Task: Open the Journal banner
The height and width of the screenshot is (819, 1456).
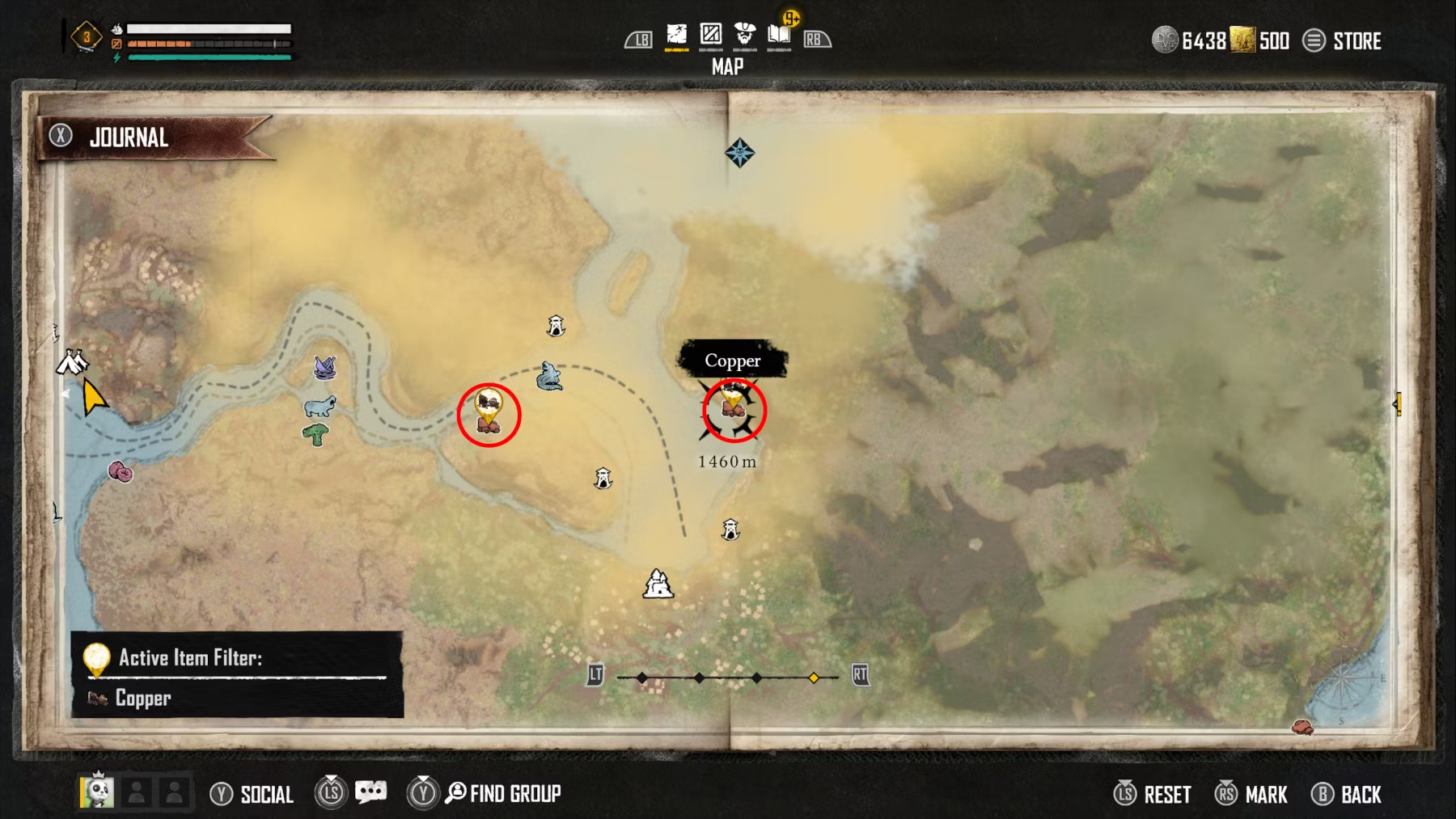Action: 129,137
